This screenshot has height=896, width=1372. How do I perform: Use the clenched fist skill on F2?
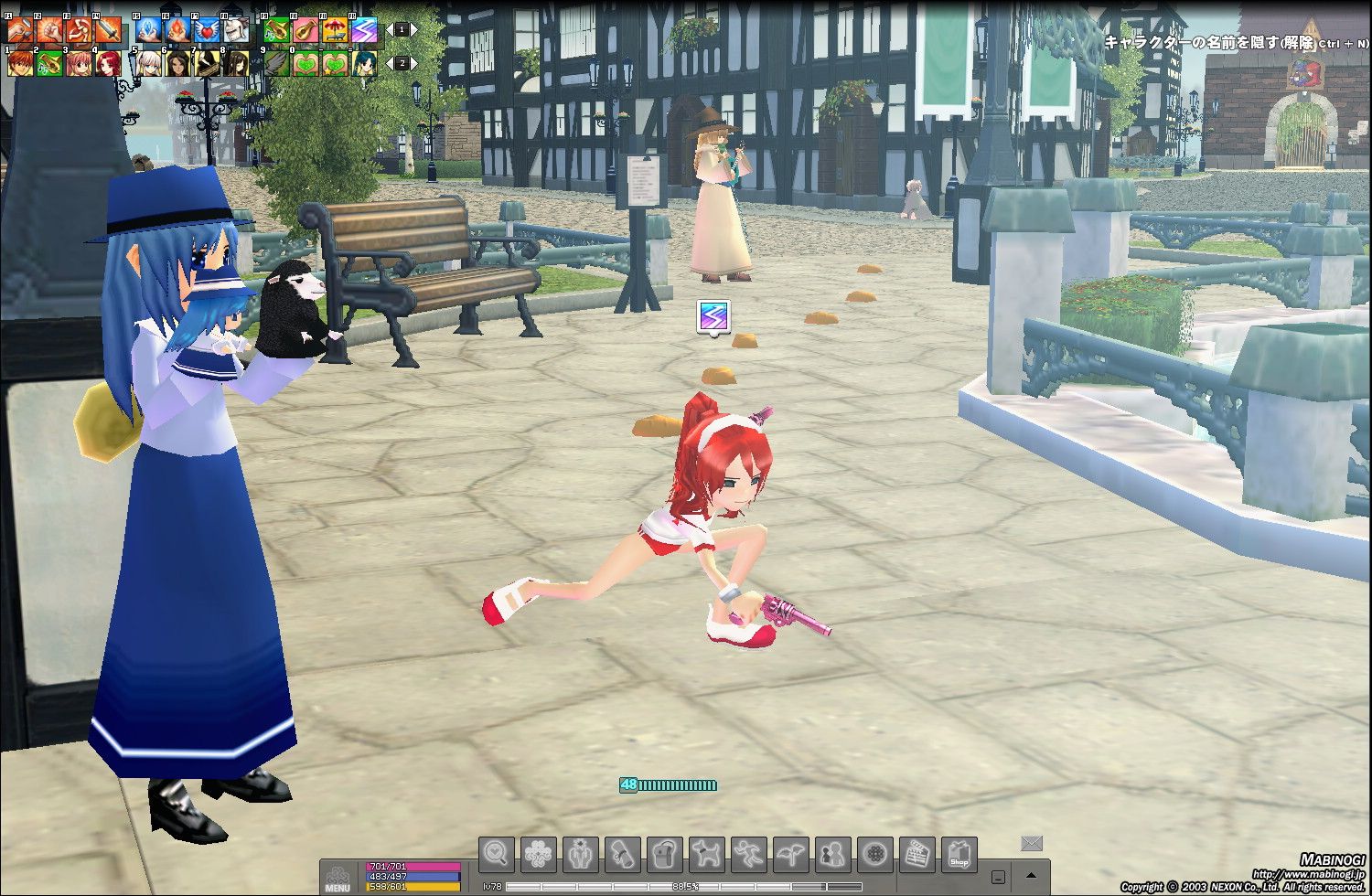[49, 30]
